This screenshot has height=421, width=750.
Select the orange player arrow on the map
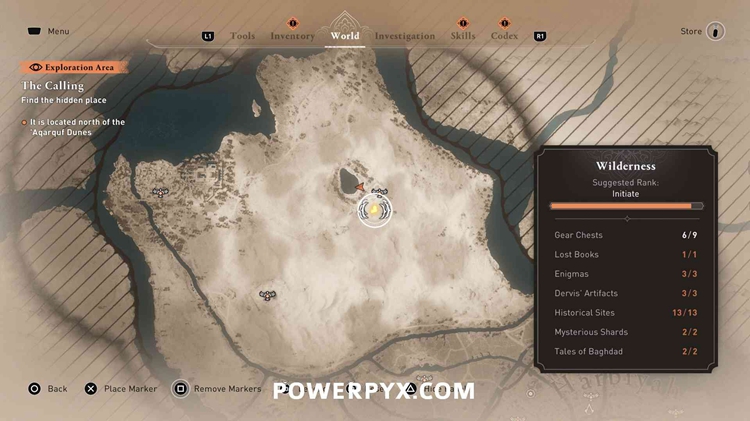click(360, 186)
